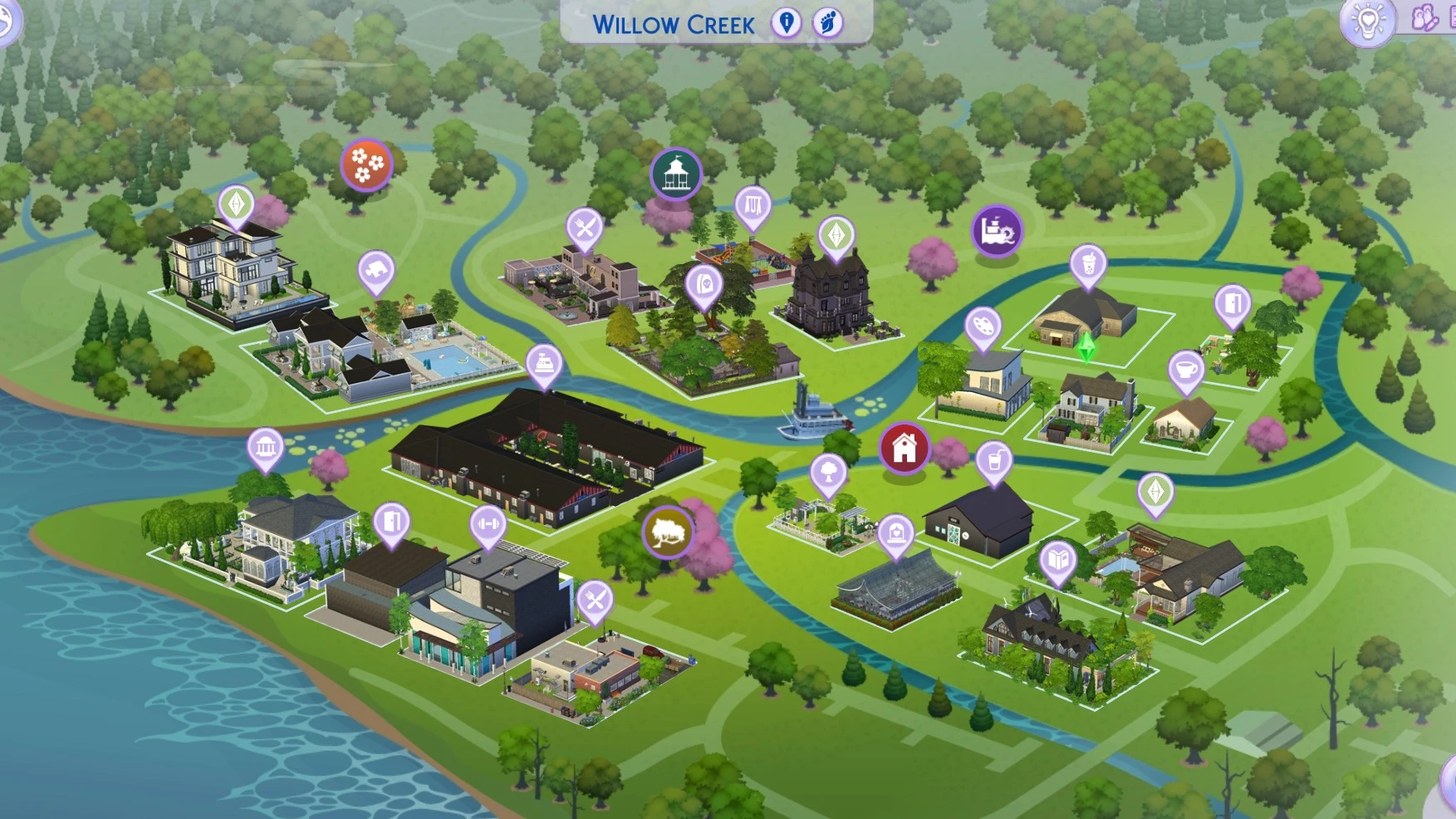The image size is (1456, 819).
Task: Pick the wedding arch heart marker
Action: (x=895, y=533)
